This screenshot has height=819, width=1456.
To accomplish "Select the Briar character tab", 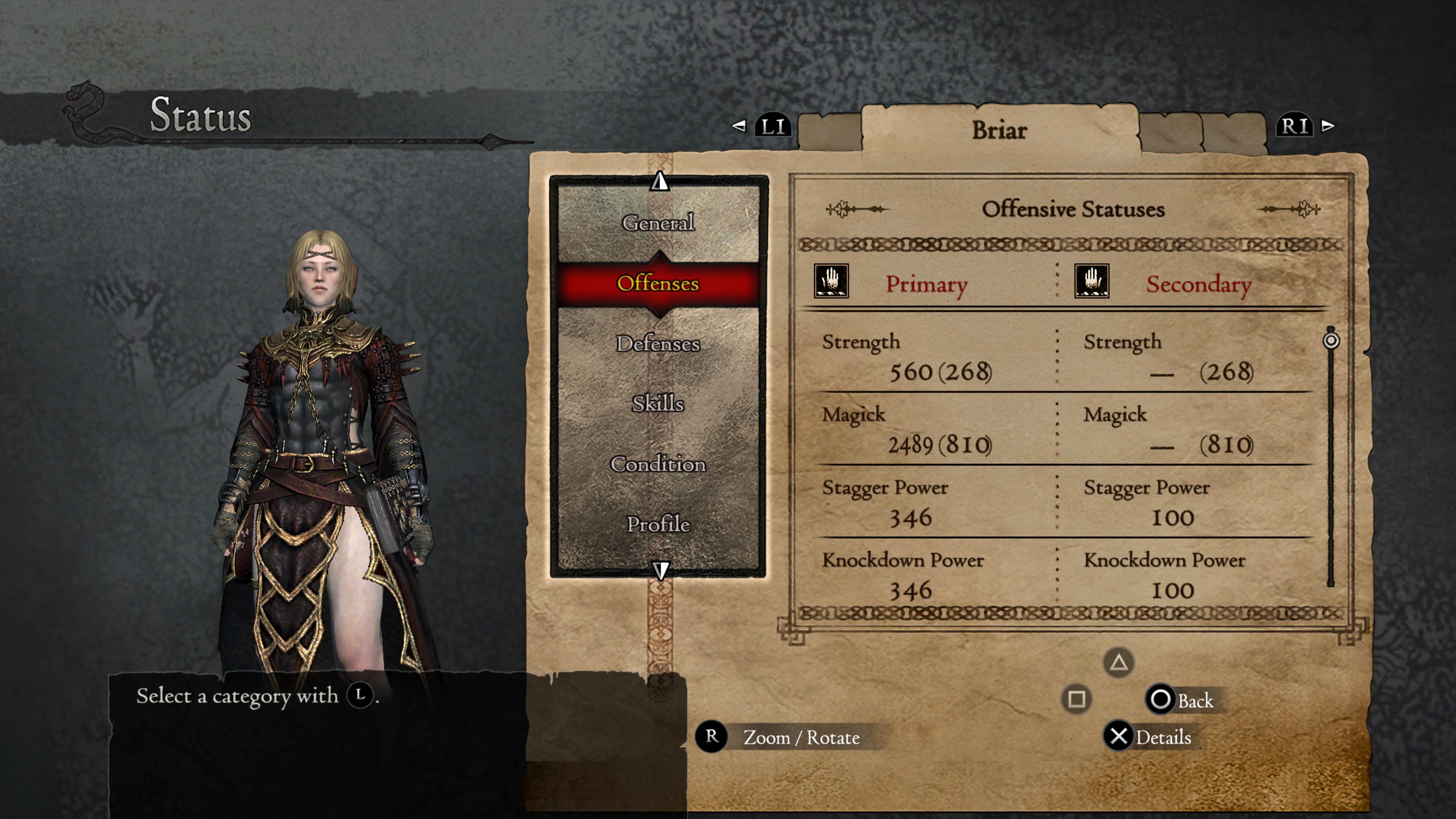I will [999, 130].
